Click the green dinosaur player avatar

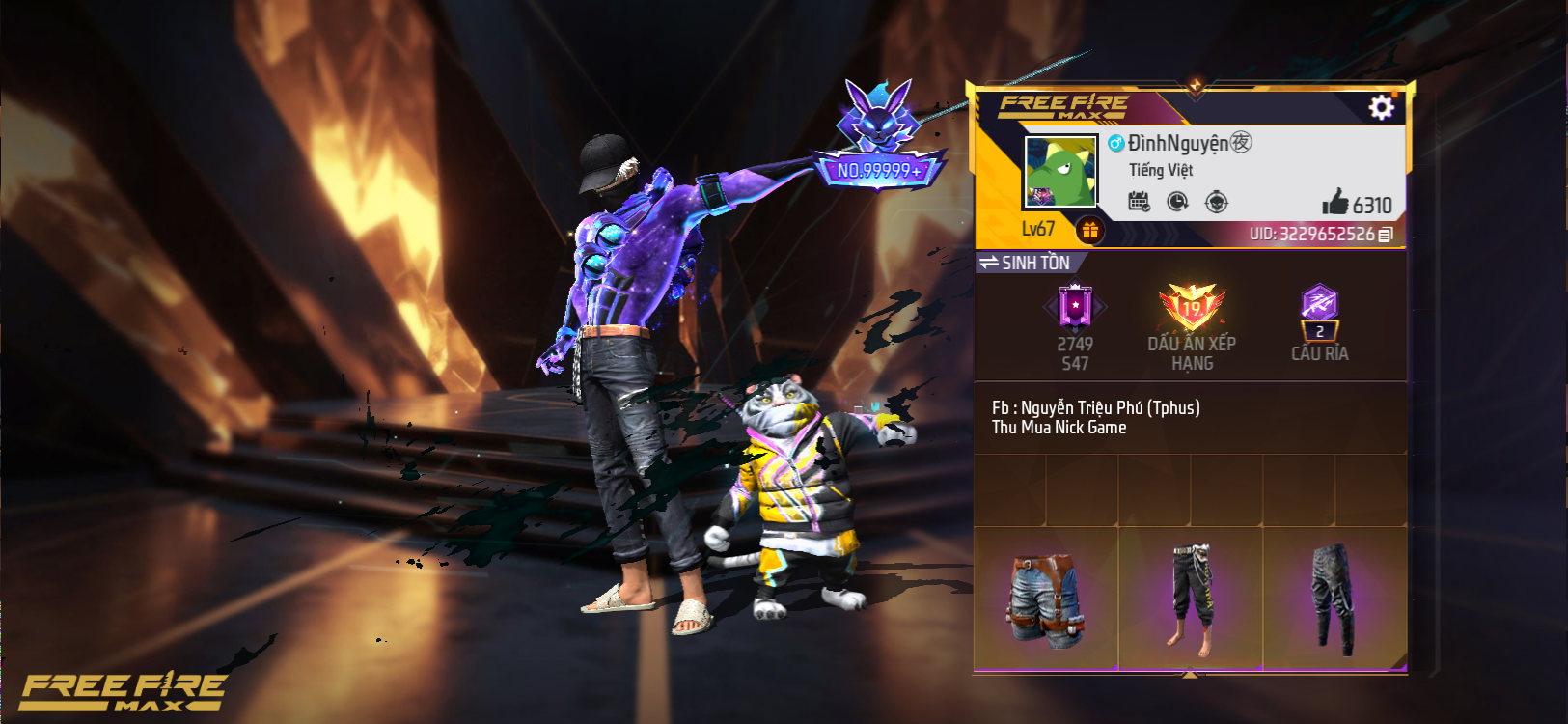pos(1060,172)
